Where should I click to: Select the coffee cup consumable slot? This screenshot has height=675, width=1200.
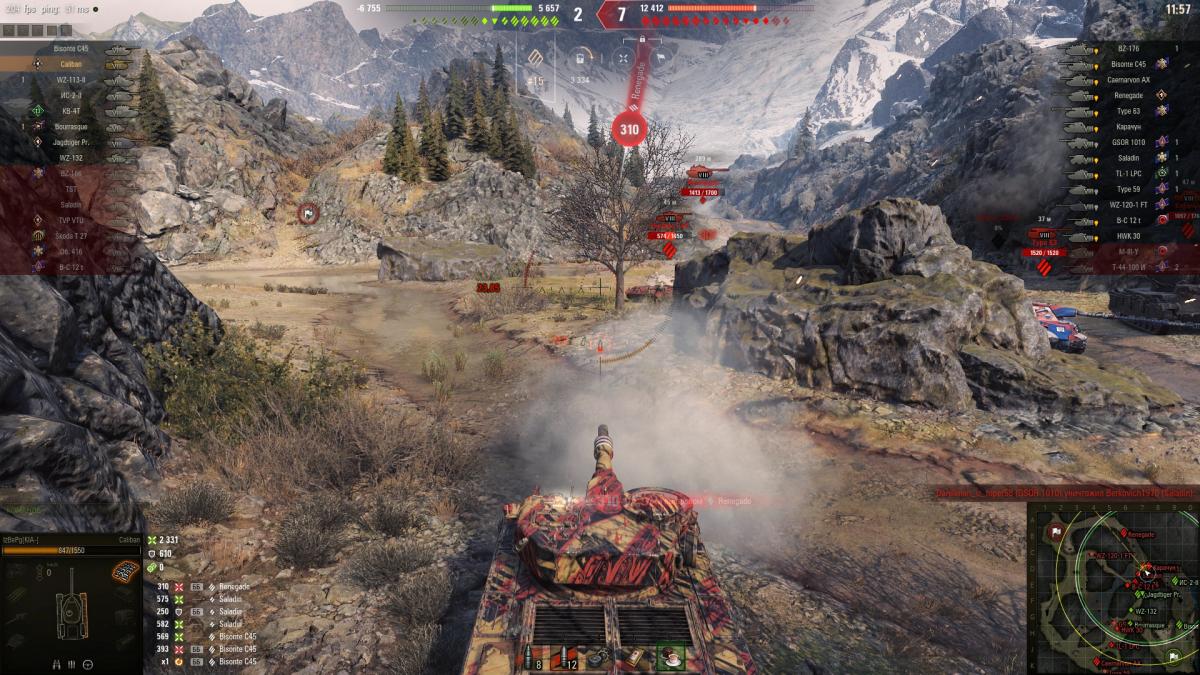coord(669,658)
